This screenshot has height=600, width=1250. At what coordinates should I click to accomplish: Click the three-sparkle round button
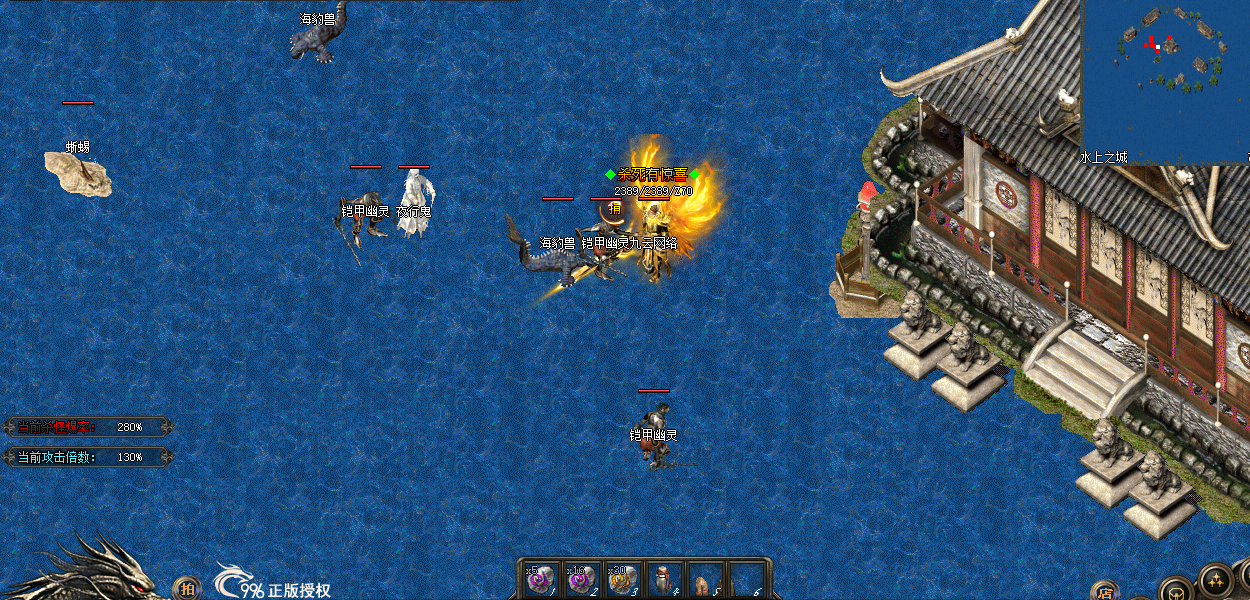[x=1216, y=581]
